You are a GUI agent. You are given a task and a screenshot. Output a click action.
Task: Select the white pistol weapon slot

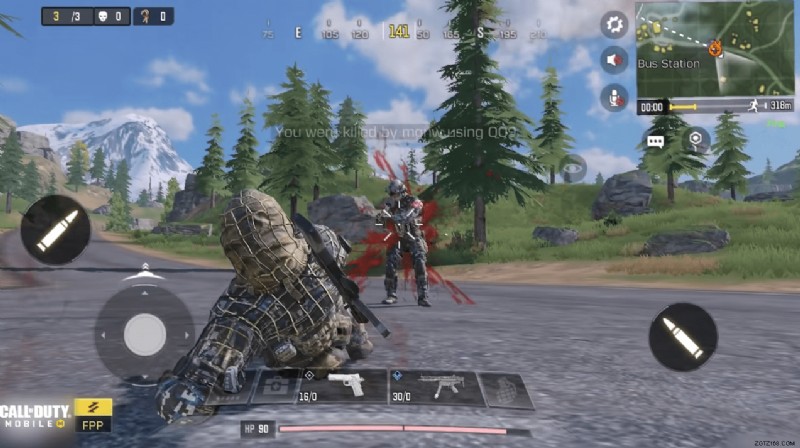click(345, 385)
